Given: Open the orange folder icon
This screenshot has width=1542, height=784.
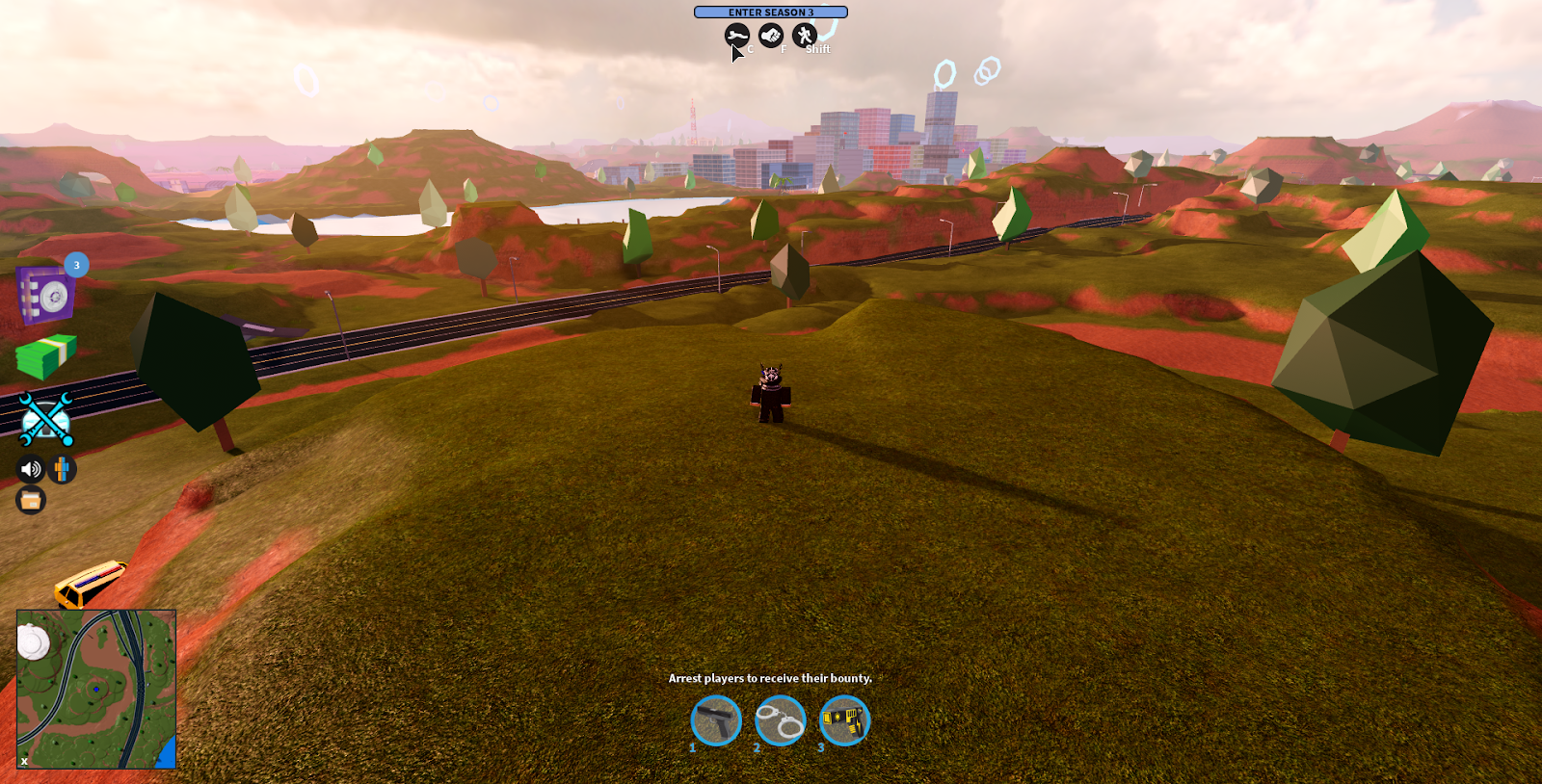Looking at the screenshot, I should [x=31, y=500].
